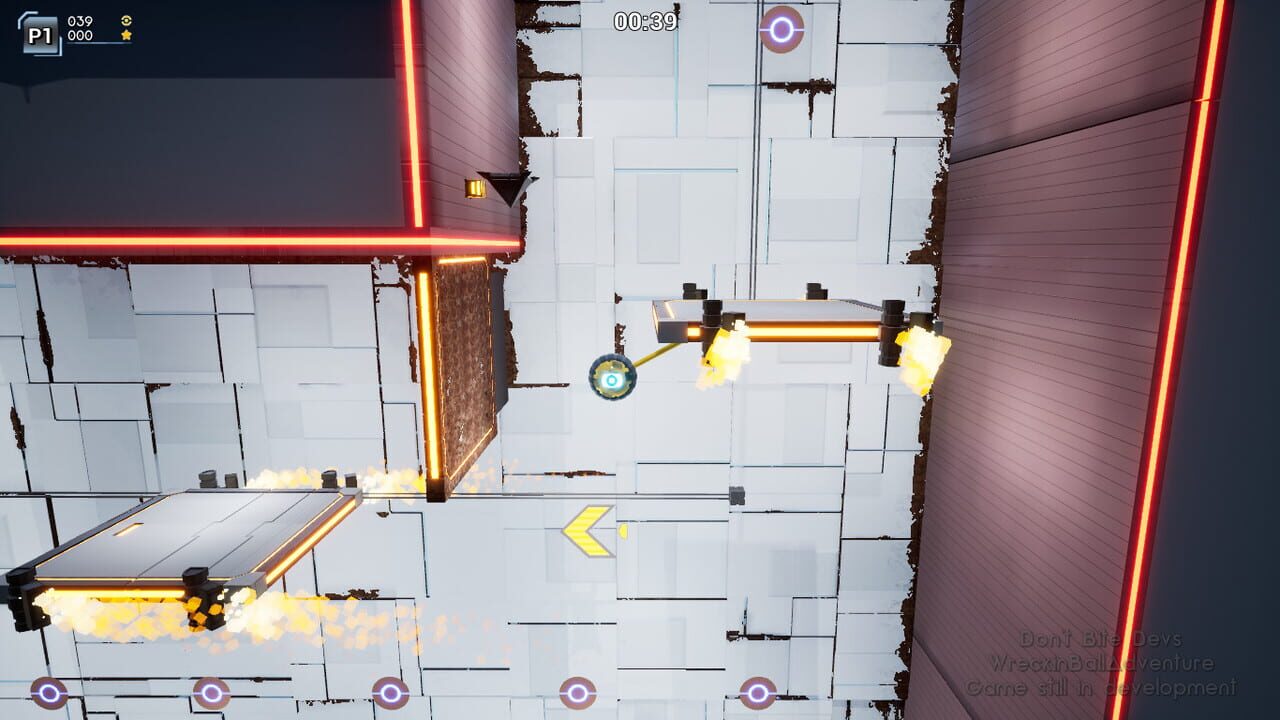Expand the P1 player info panel
This screenshot has width=1280, height=720.
[x=40, y=33]
